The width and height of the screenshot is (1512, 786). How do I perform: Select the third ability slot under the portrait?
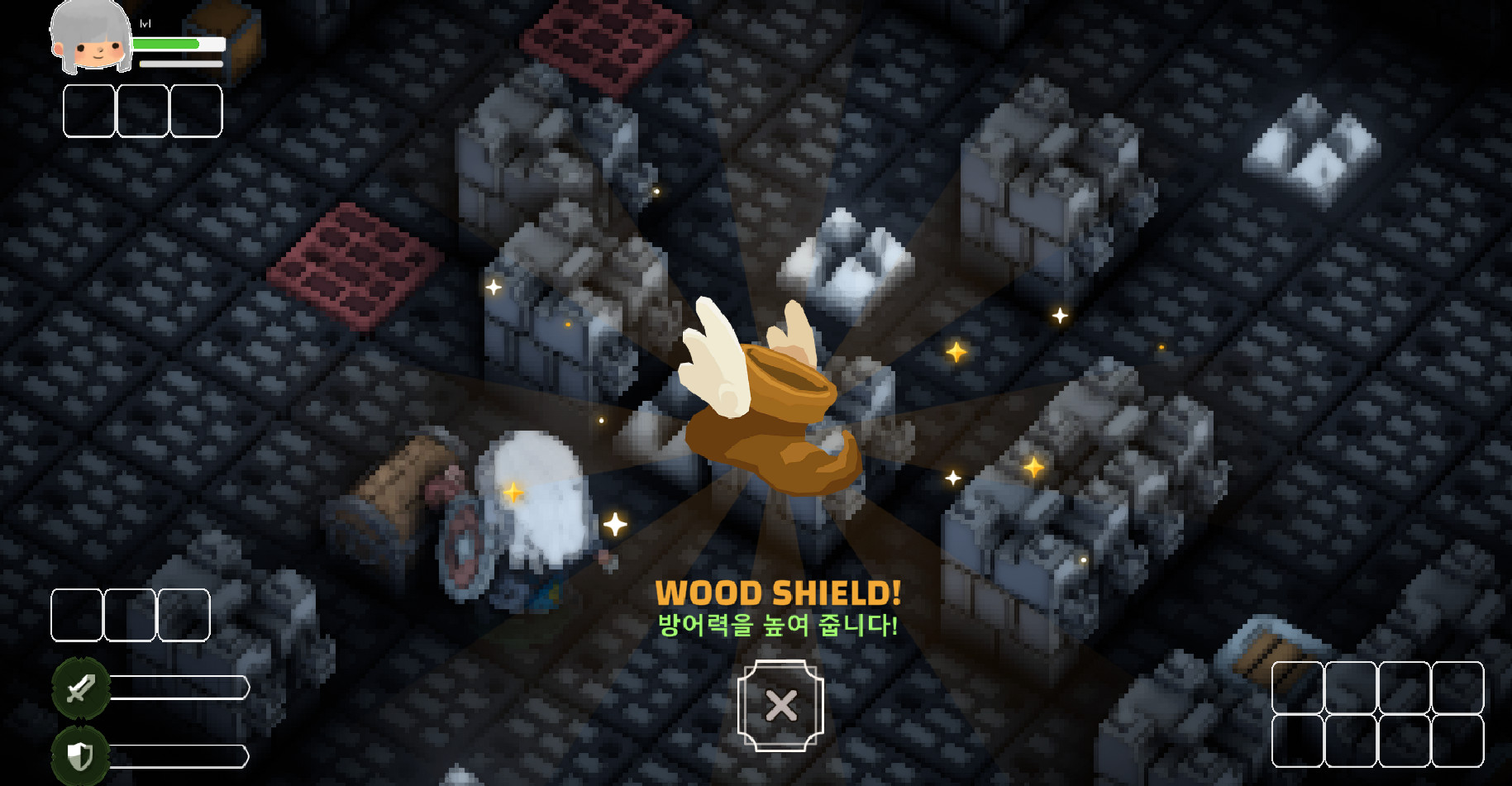click(x=196, y=110)
